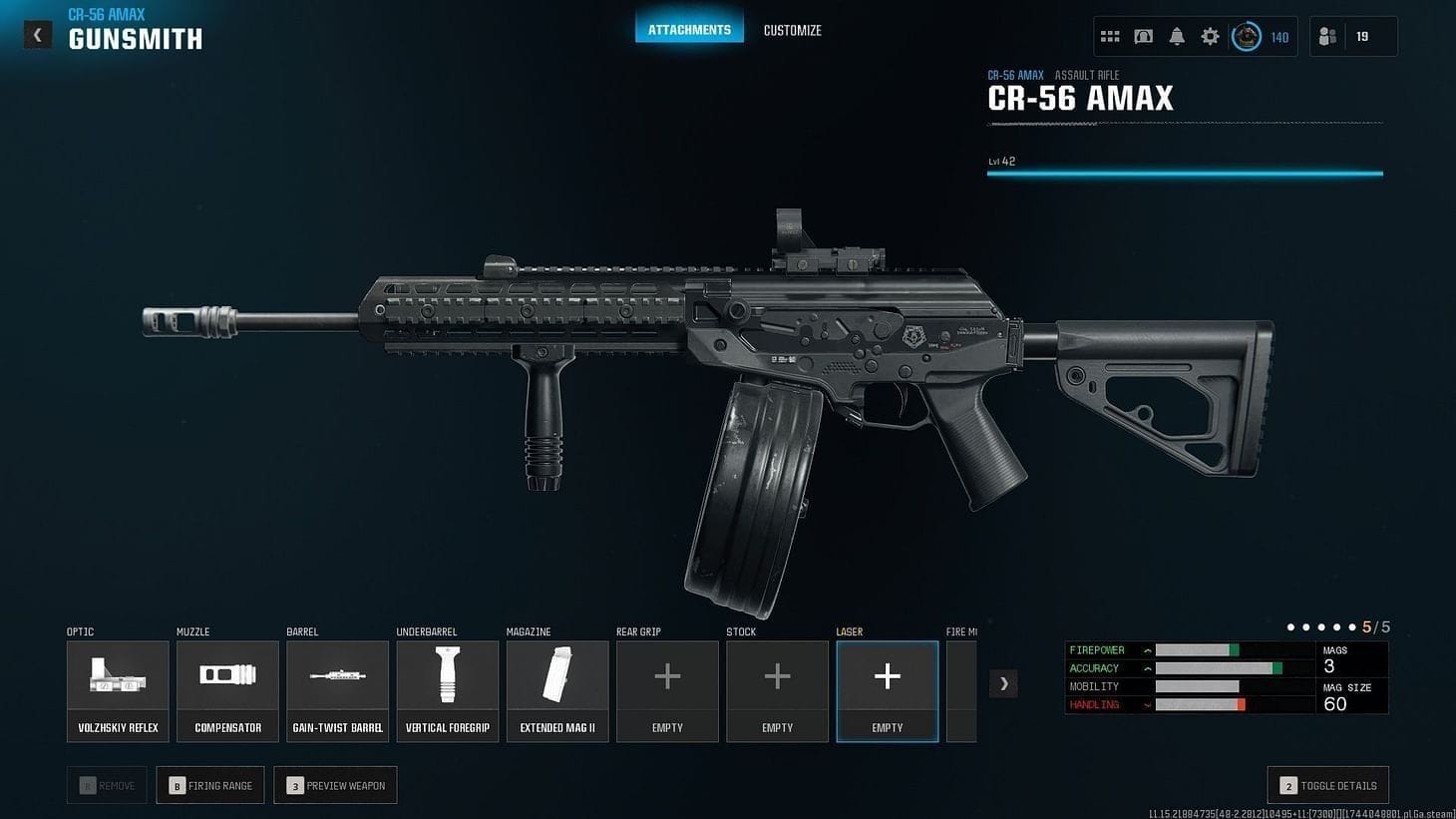
Task: Click Preview Weapon
Action: click(x=335, y=785)
